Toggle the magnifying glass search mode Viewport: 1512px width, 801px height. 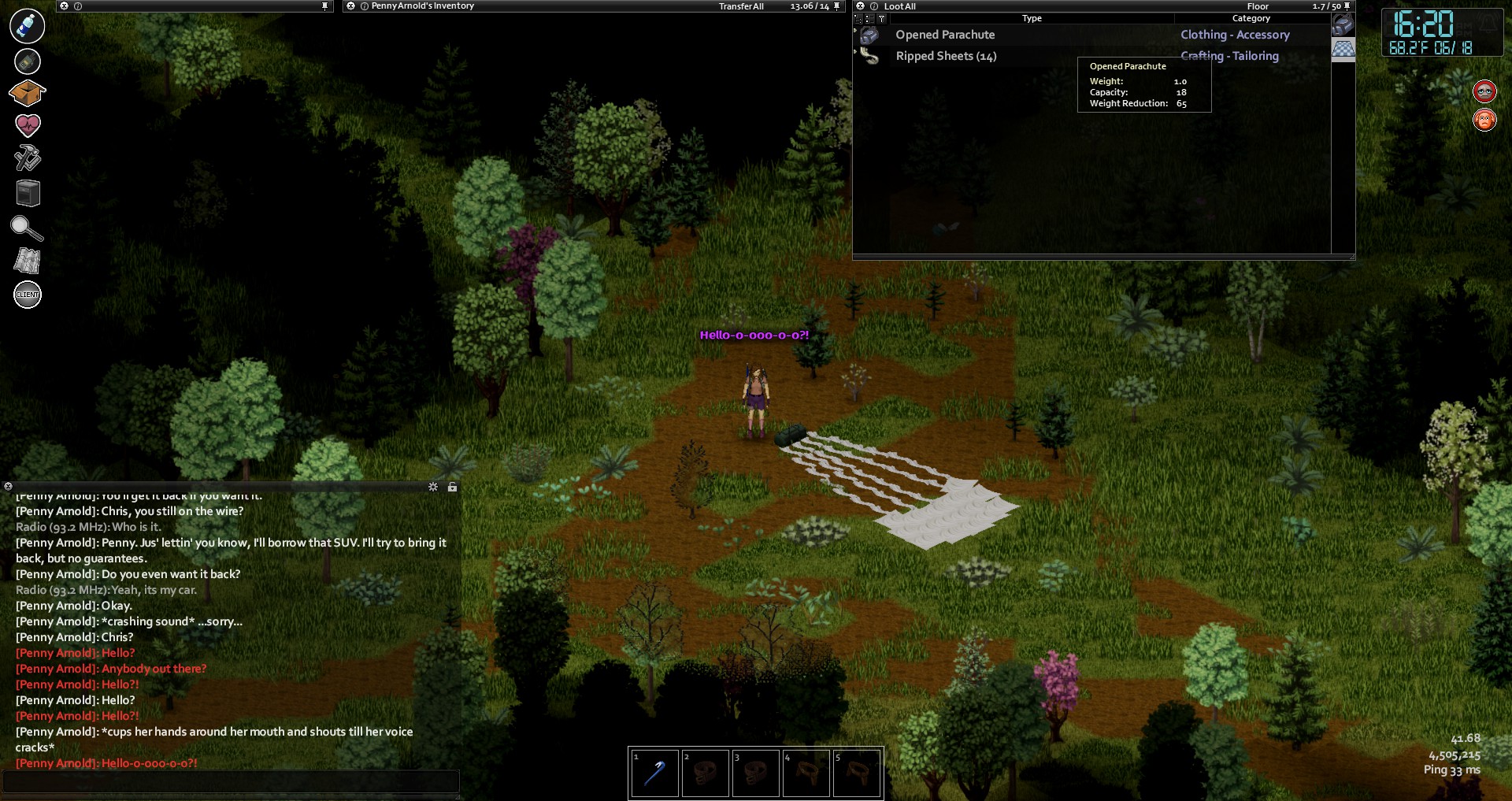point(26,228)
